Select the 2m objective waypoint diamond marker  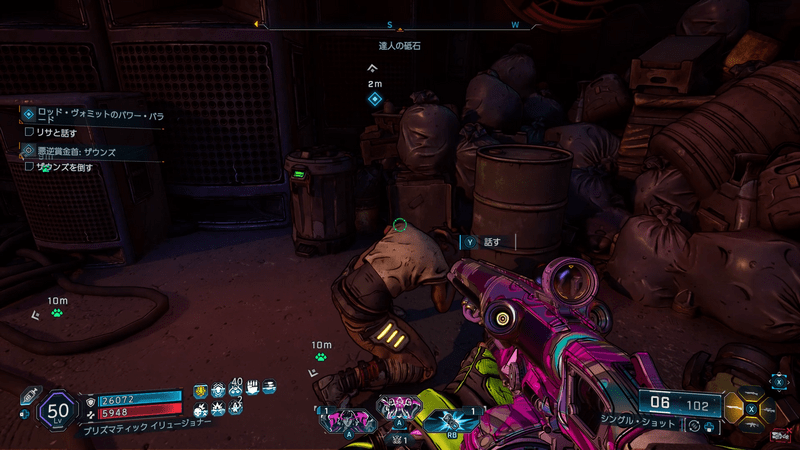pos(374,99)
